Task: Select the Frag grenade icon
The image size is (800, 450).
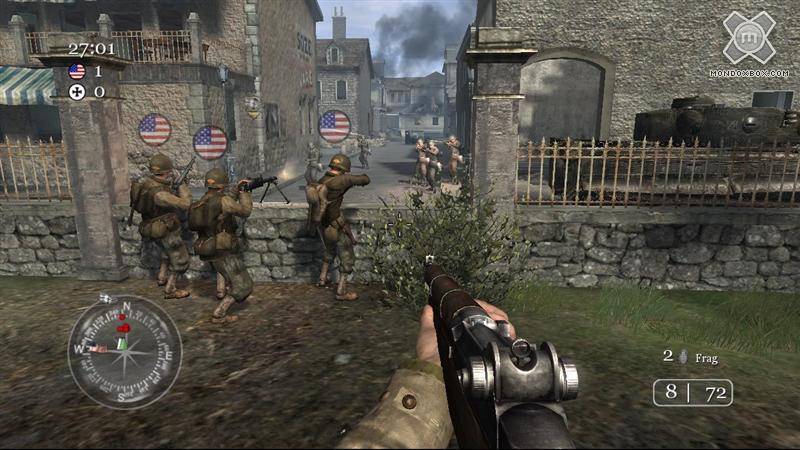Action: [x=683, y=356]
